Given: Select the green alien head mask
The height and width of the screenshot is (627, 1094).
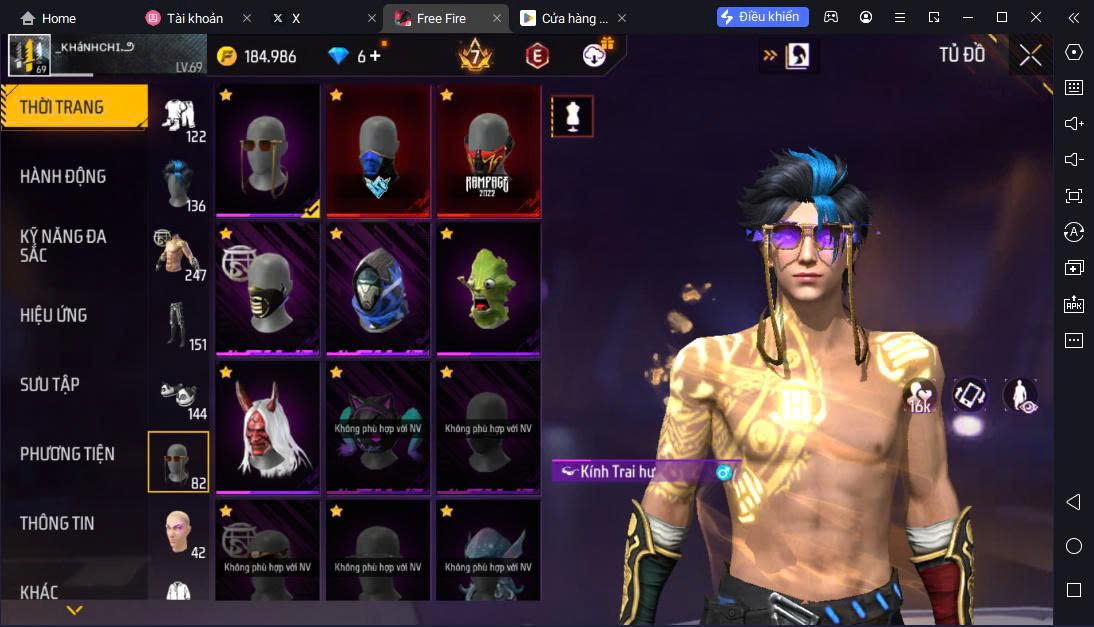Looking at the screenshot, I should (488, 288).
